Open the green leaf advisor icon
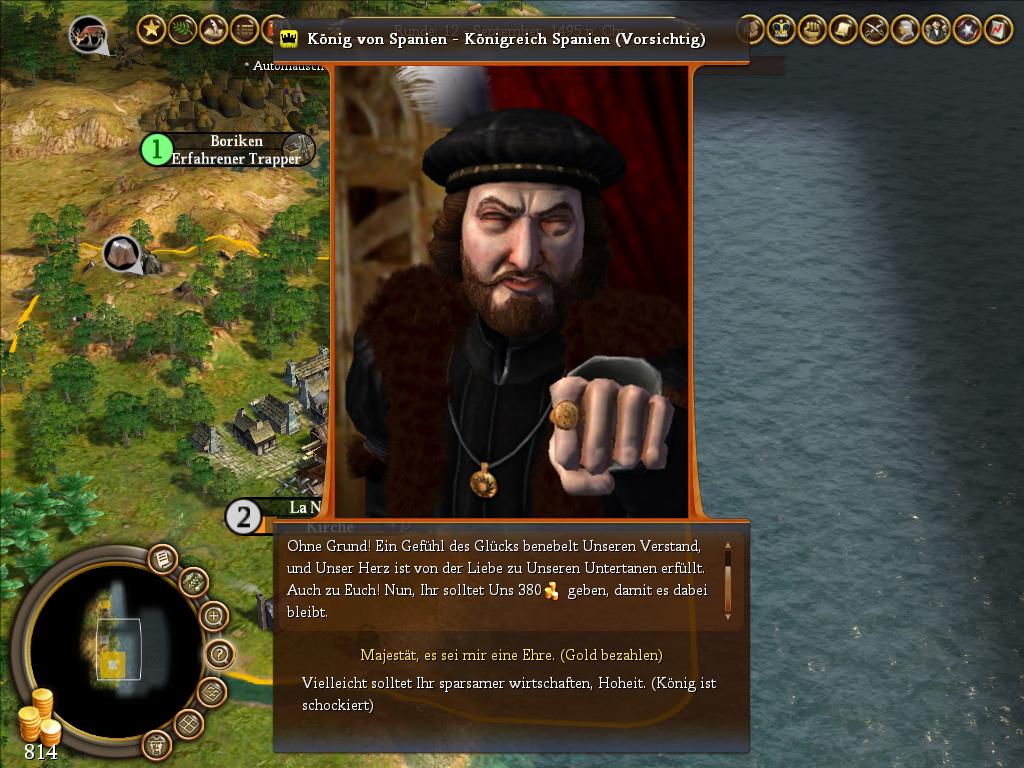 [182, 29]
